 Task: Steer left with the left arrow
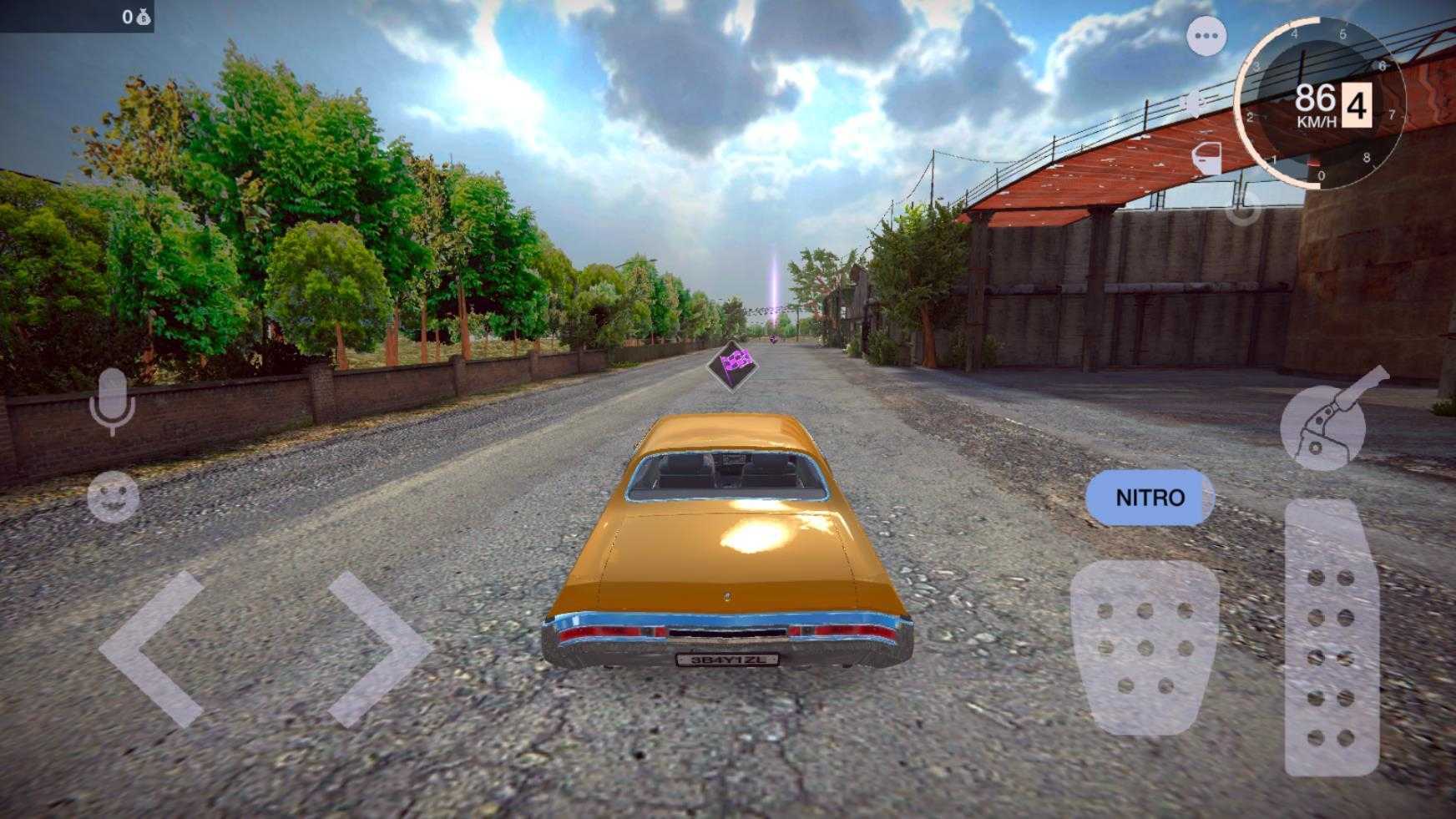tap(154, 649)
